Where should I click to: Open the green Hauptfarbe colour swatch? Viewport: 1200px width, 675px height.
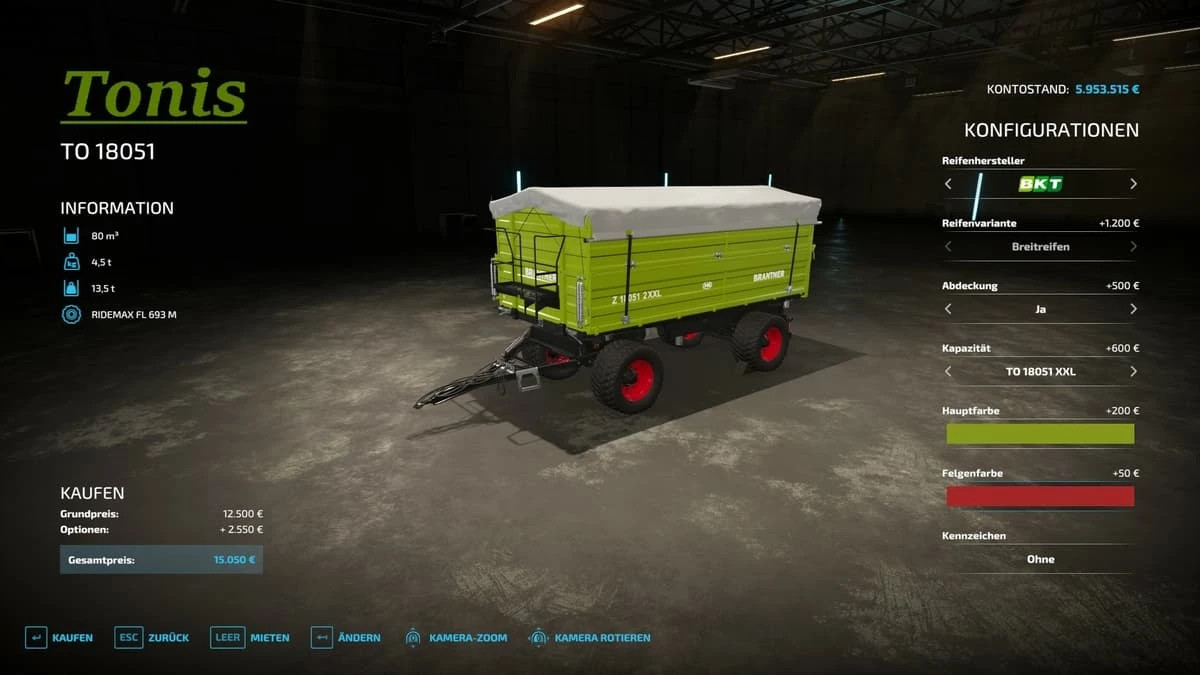(1040, 434)
